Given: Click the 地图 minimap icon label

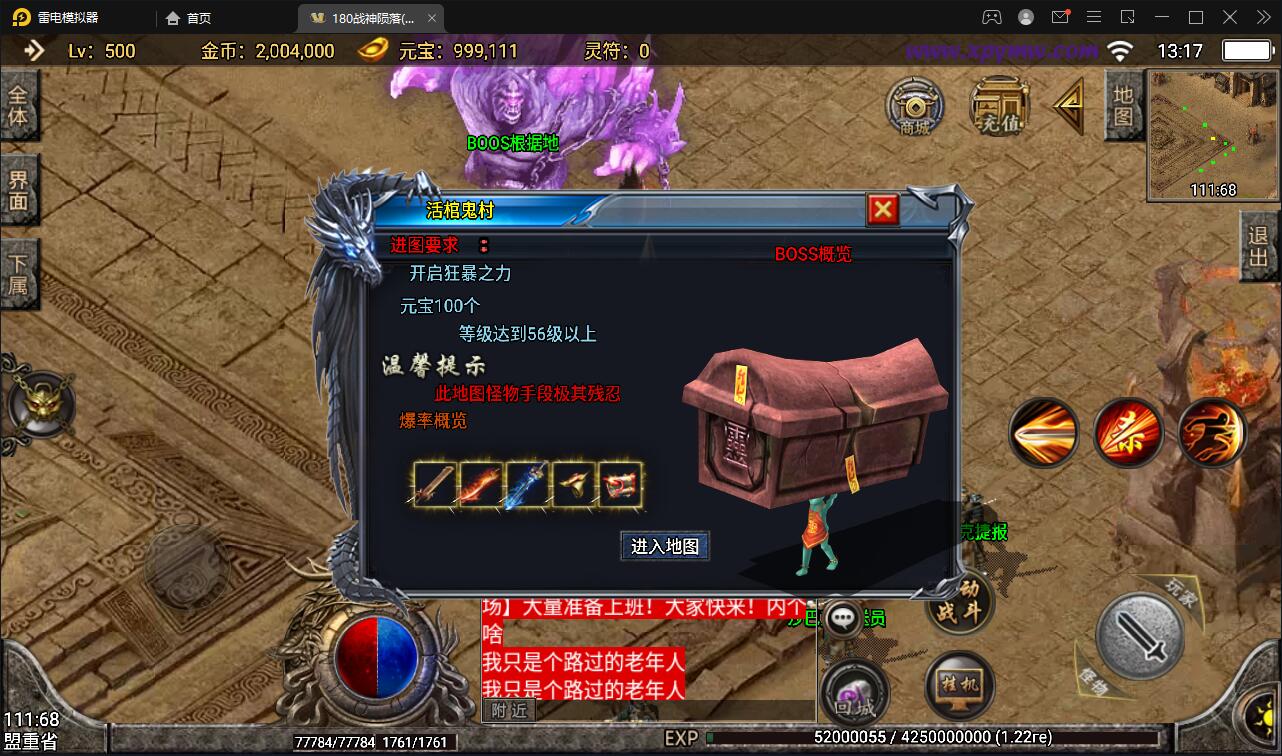Looking at the screenshot, I should coord(1124,106).
